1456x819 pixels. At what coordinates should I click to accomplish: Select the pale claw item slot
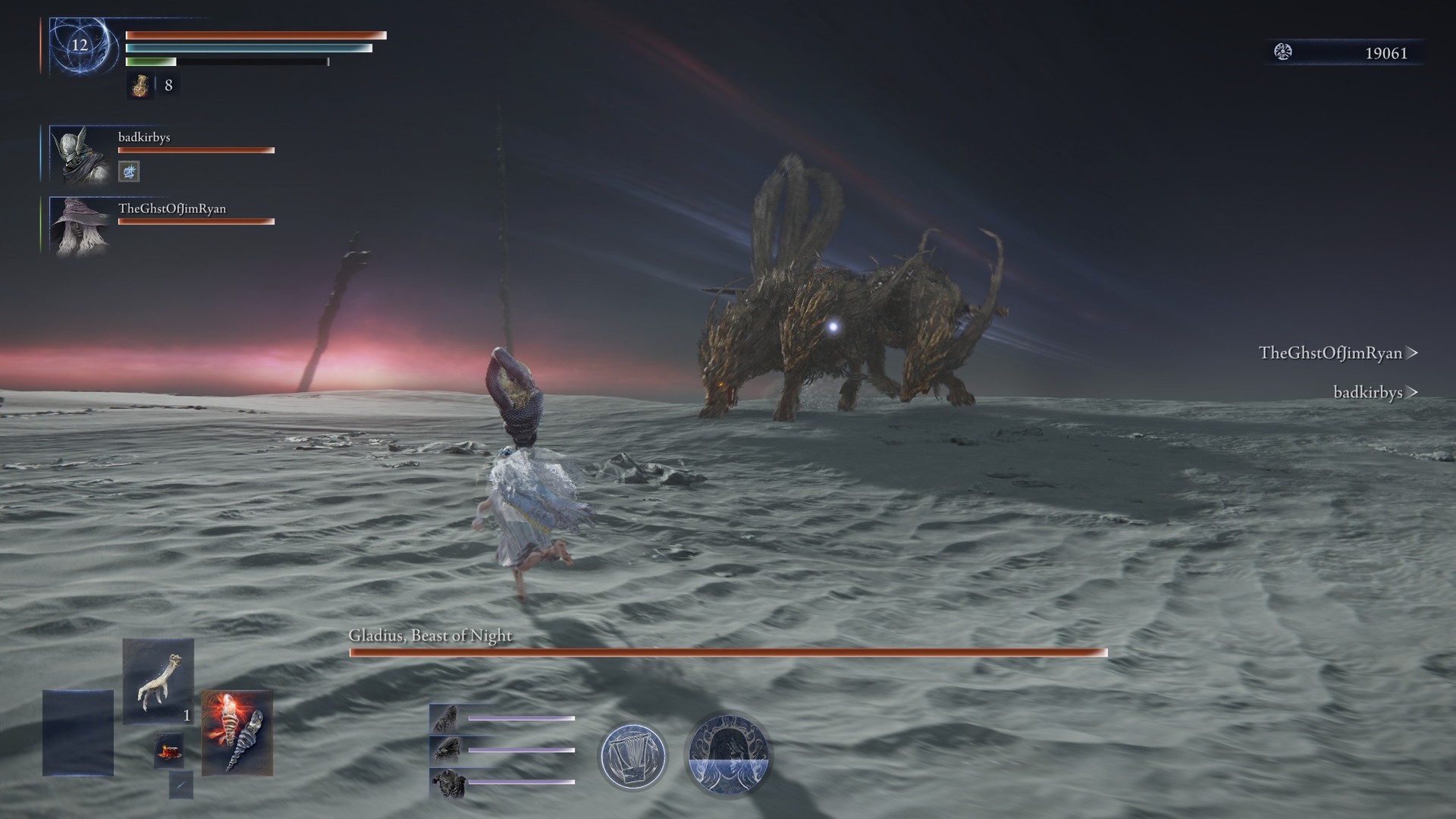coord(158,680)
